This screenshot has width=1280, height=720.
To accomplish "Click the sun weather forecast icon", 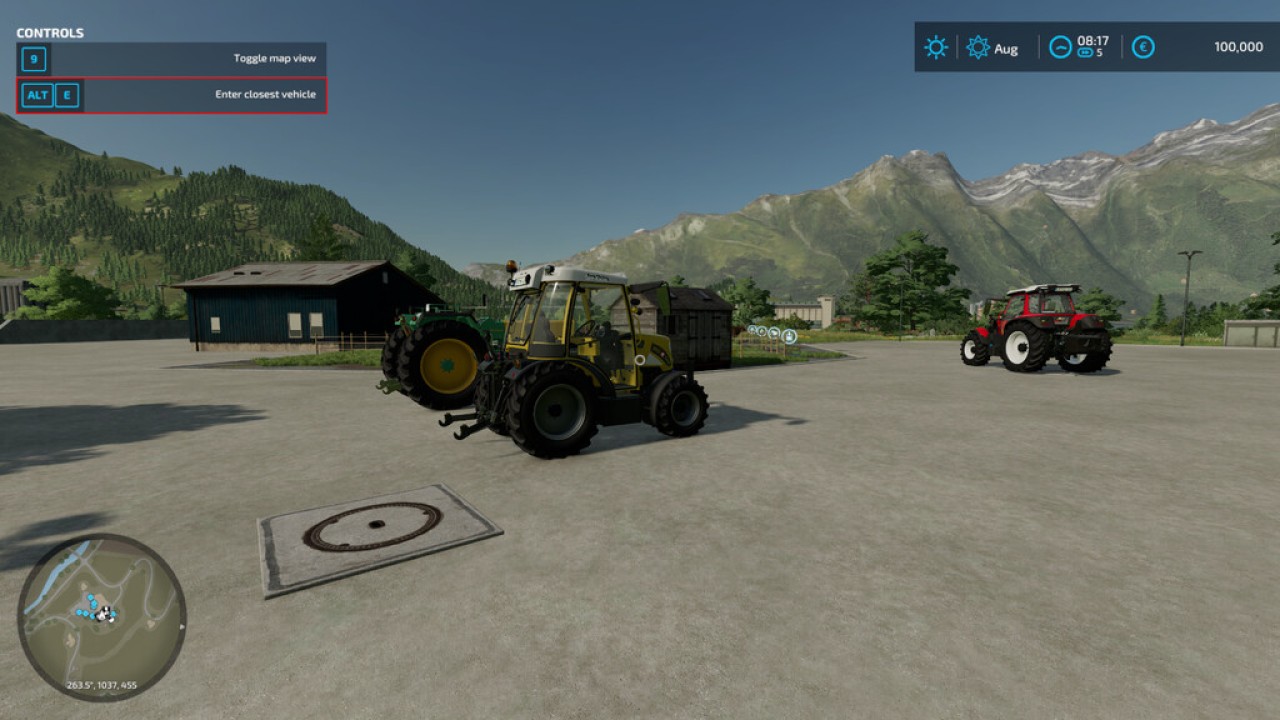I will [936, 47].
